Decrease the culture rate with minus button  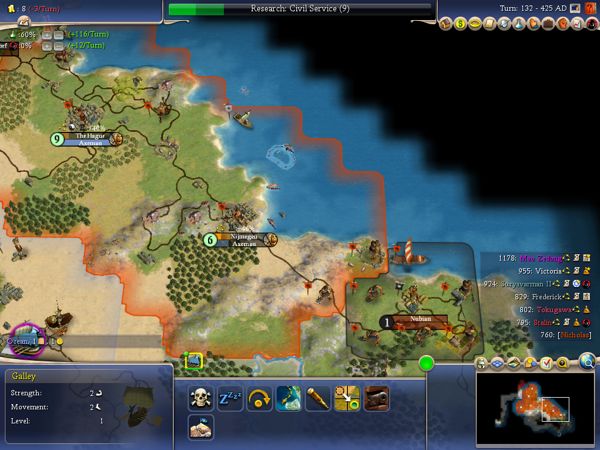pyautogui.click(x=59, y=46)
